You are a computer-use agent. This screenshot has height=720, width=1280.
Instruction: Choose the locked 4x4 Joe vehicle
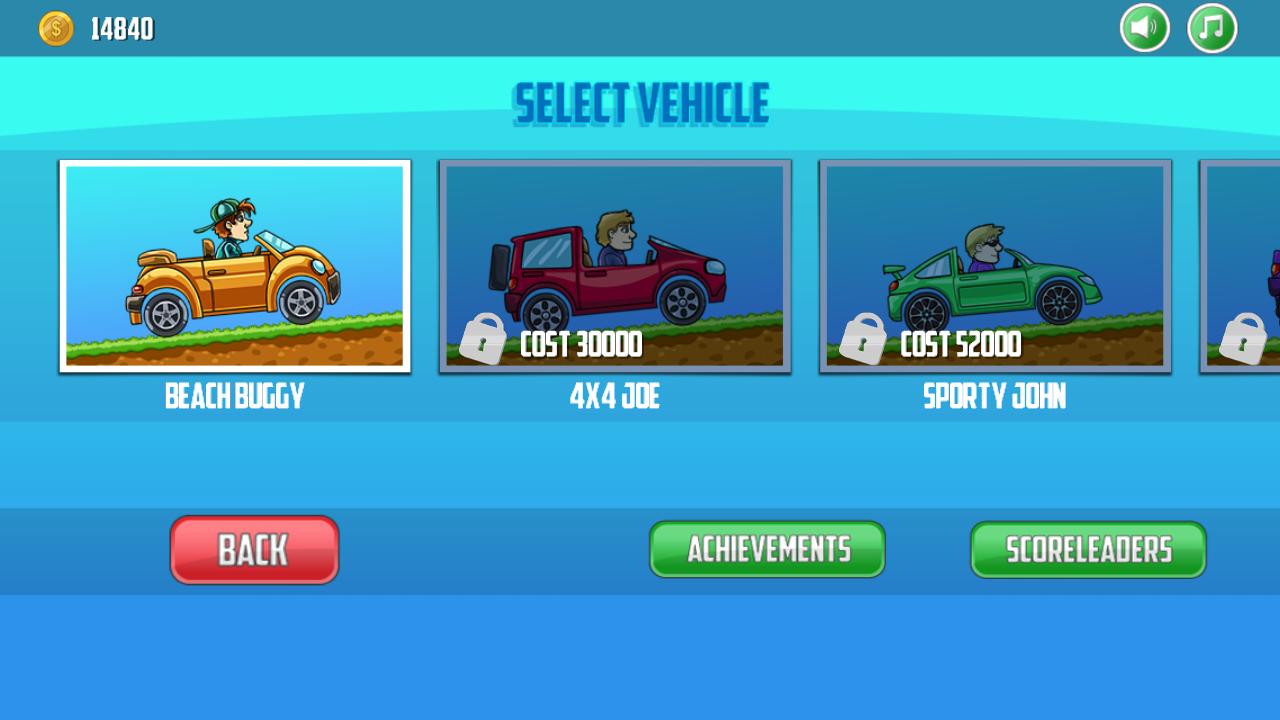[615, 266]
